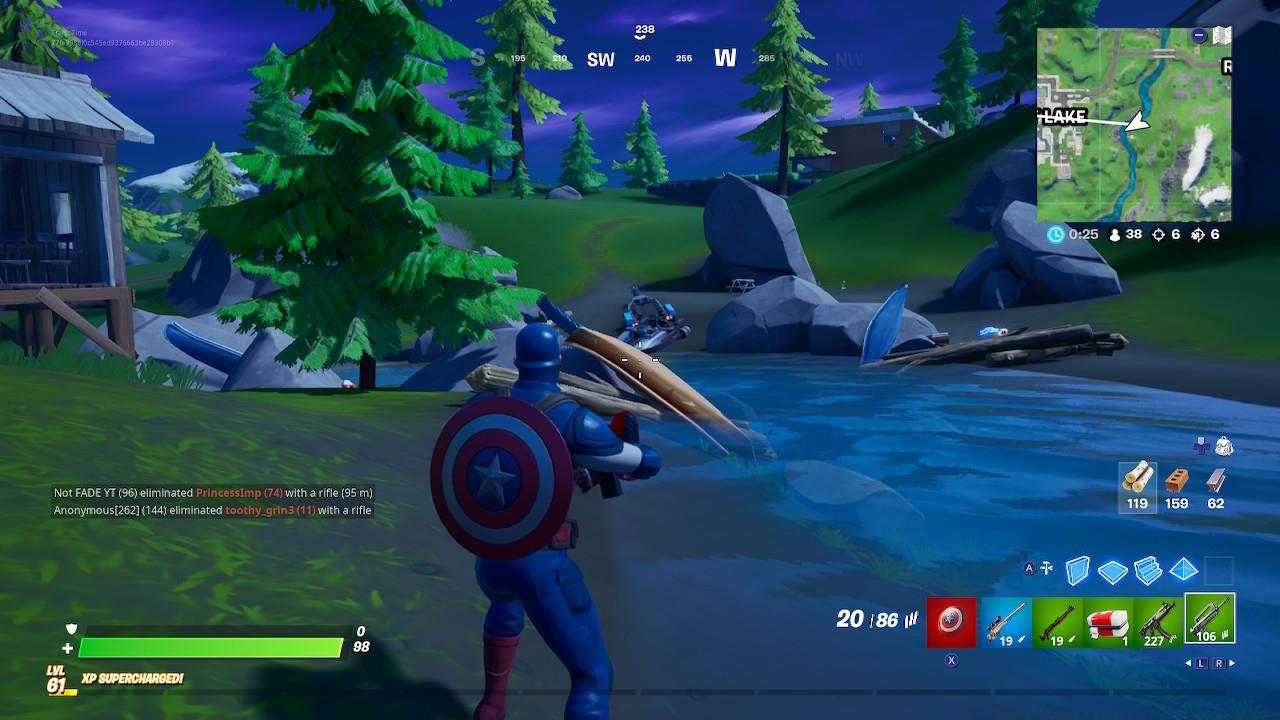Select the floor build piece icon

pos(1115,570)
